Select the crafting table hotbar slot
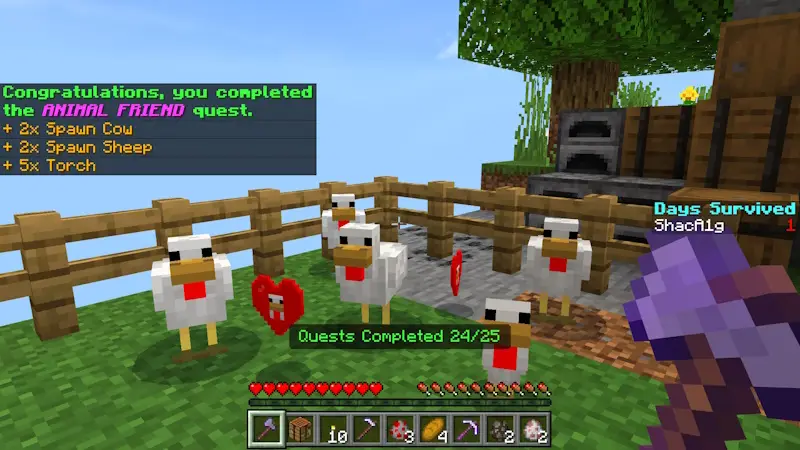 coord(298,429)
